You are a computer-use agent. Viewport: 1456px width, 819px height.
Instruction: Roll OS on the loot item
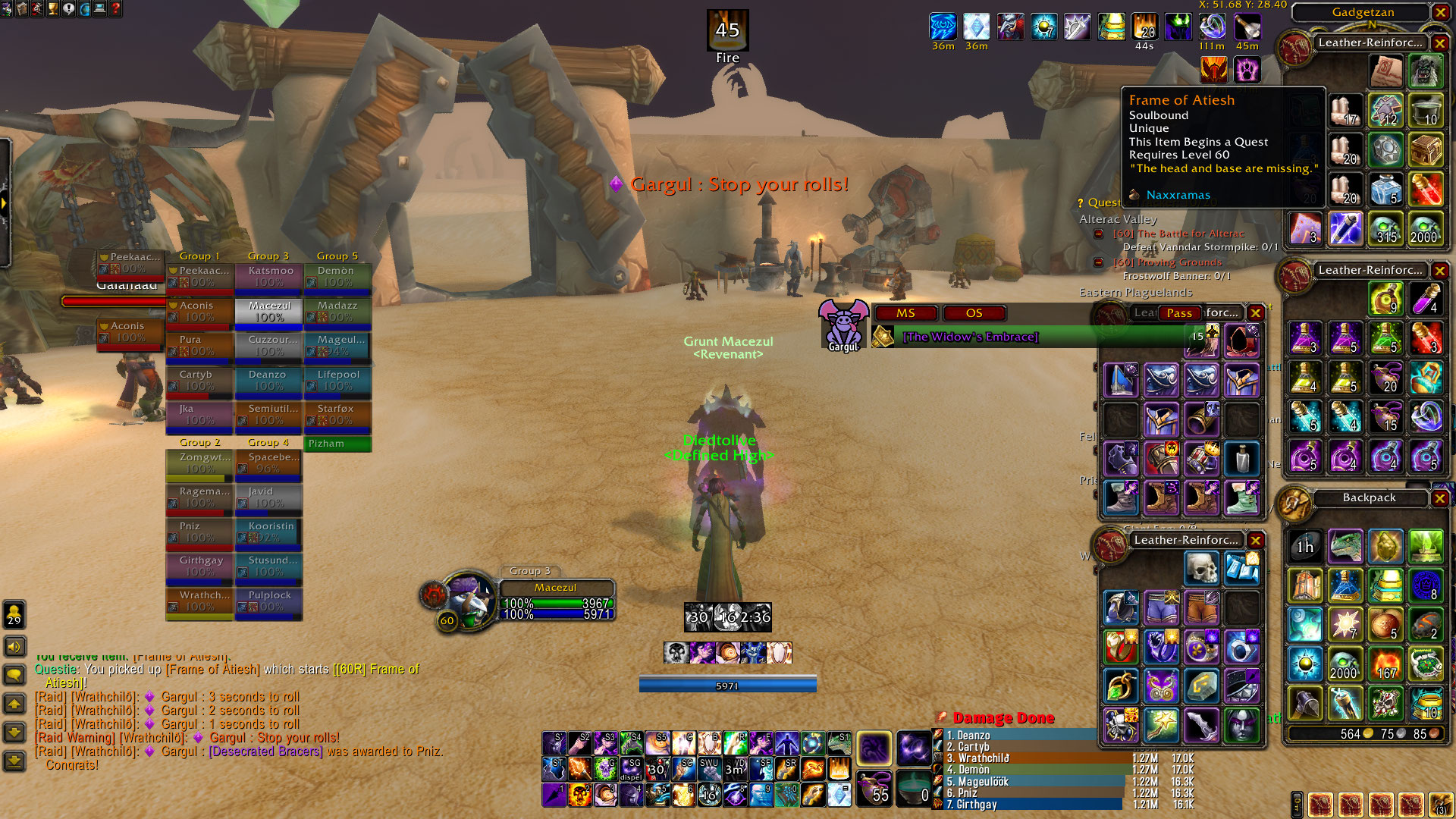(x=974, y=313)
